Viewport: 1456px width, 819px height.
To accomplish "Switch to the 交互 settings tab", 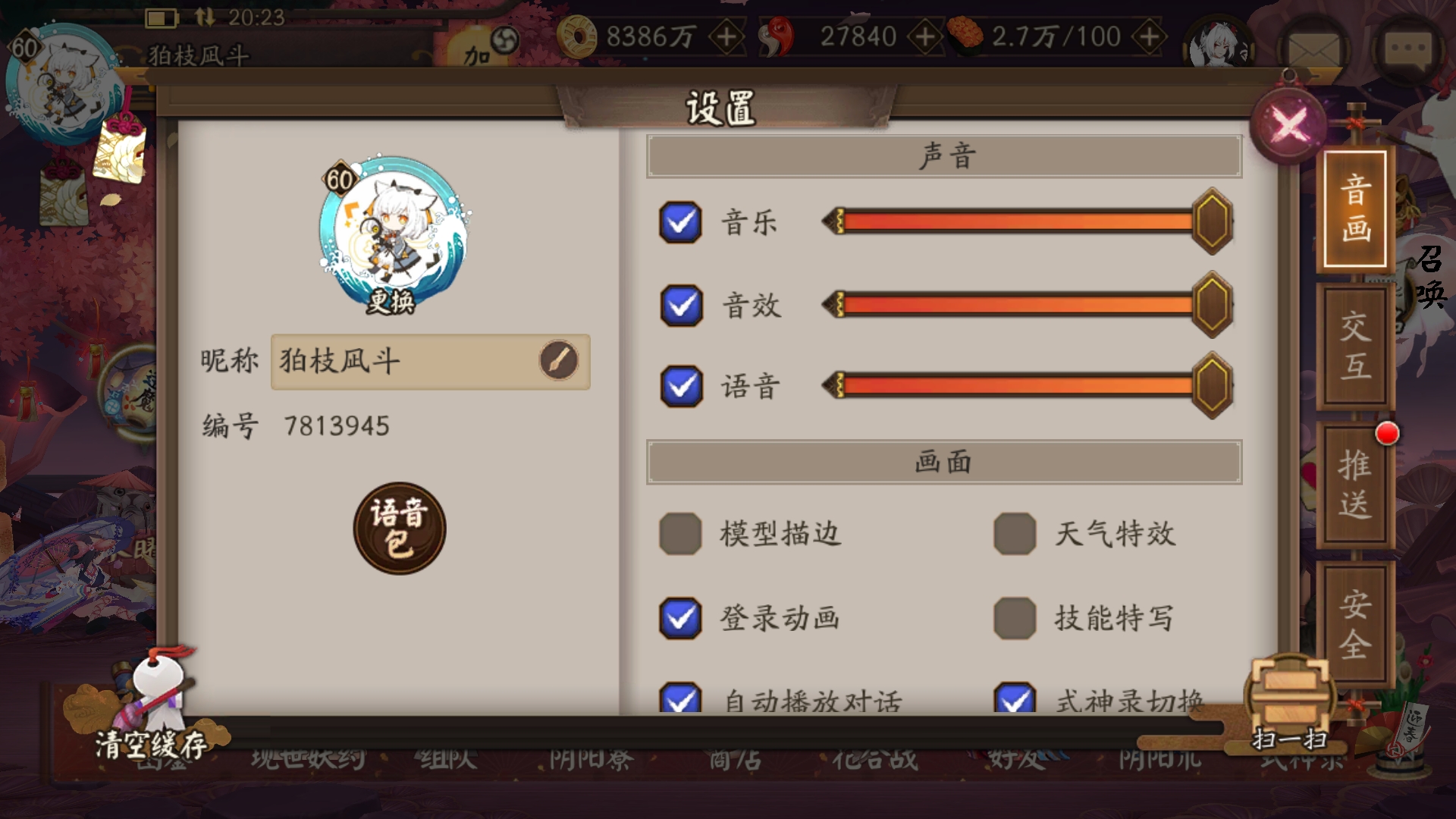I will point(1357,349).
